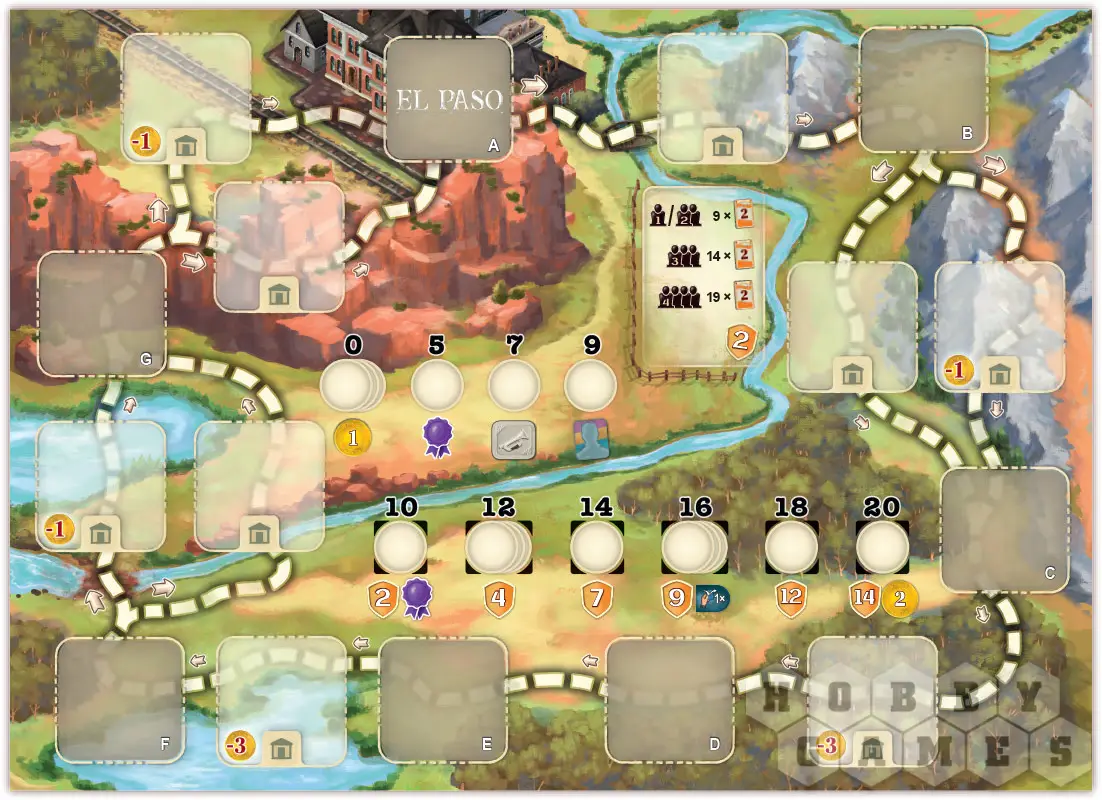Select the board space labeled C
The height and width of the screenshot is (800, 1102).
(x=1005, y=528)
